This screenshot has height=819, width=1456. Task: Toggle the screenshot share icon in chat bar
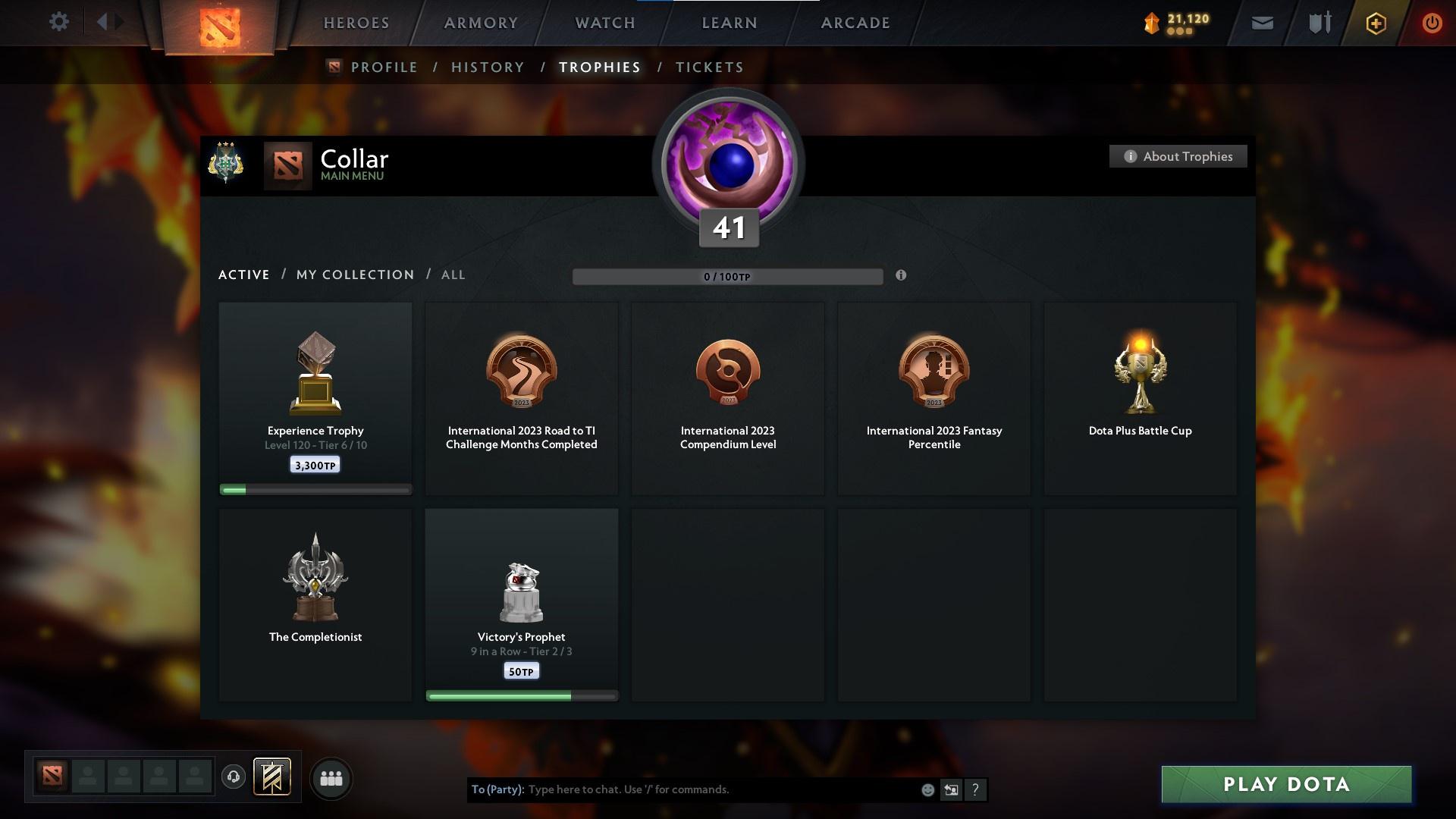[x=952, y=789]
